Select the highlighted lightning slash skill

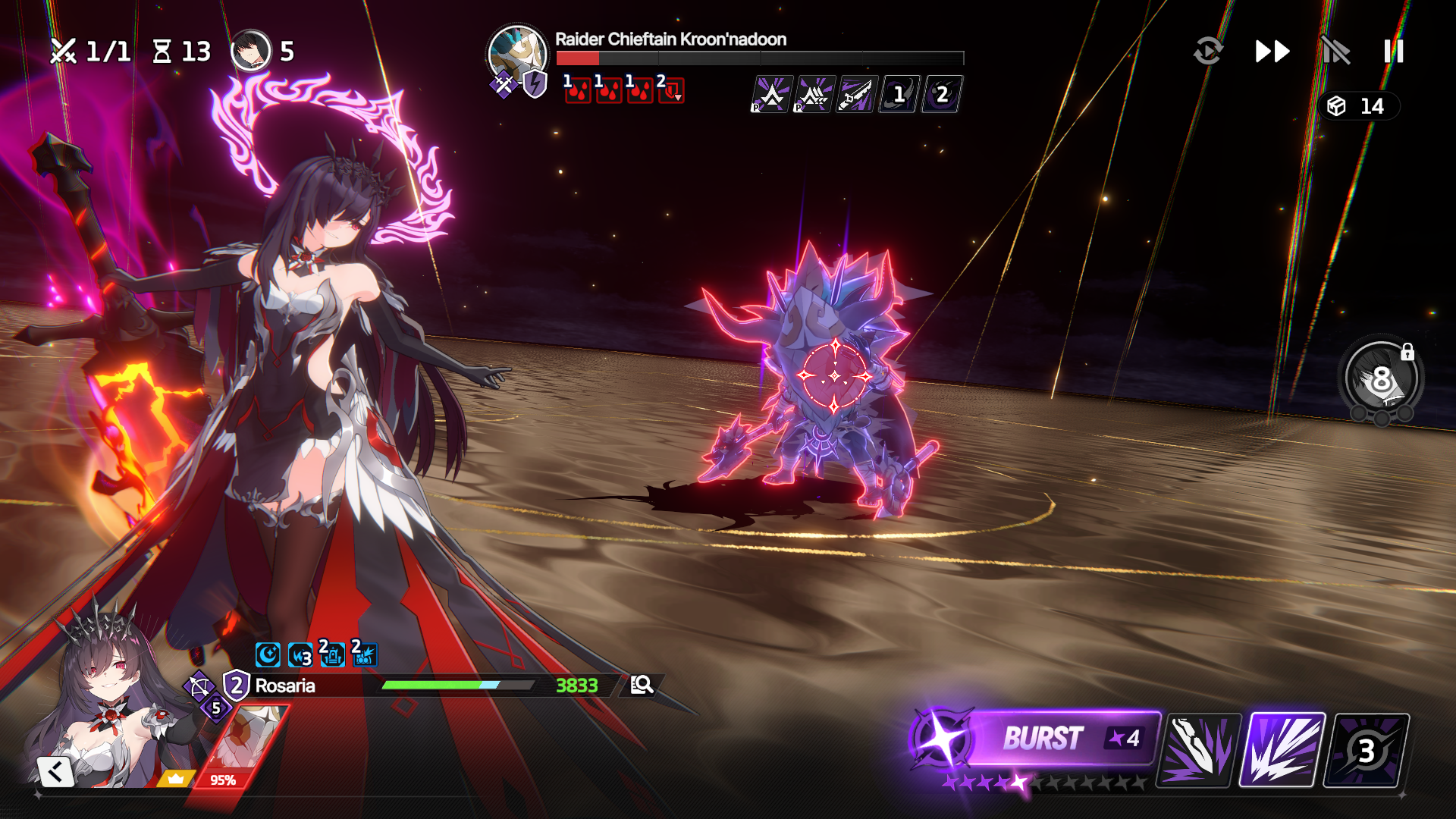pos(1282,750)
